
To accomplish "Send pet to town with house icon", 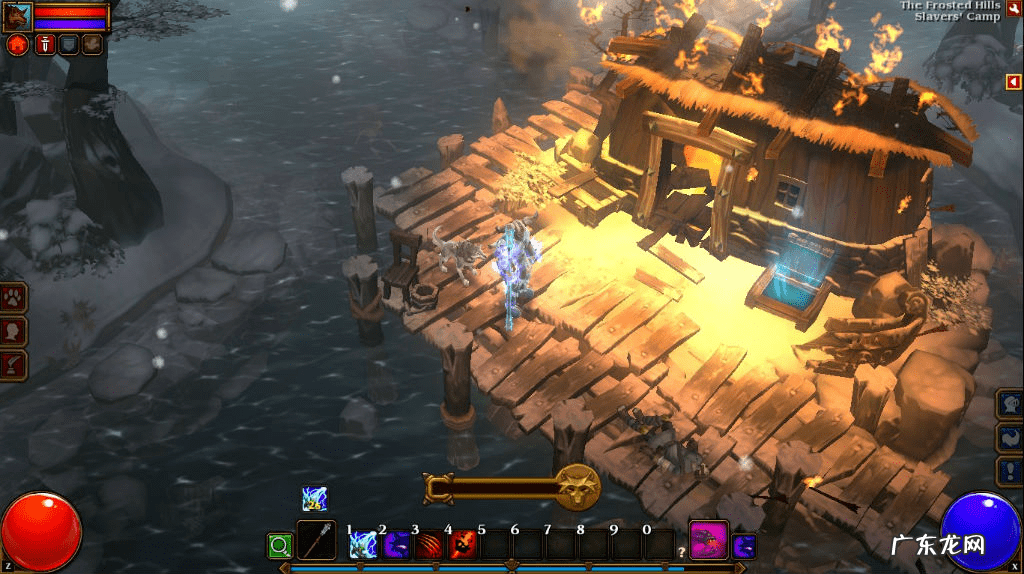I will [x=17, y=45].
